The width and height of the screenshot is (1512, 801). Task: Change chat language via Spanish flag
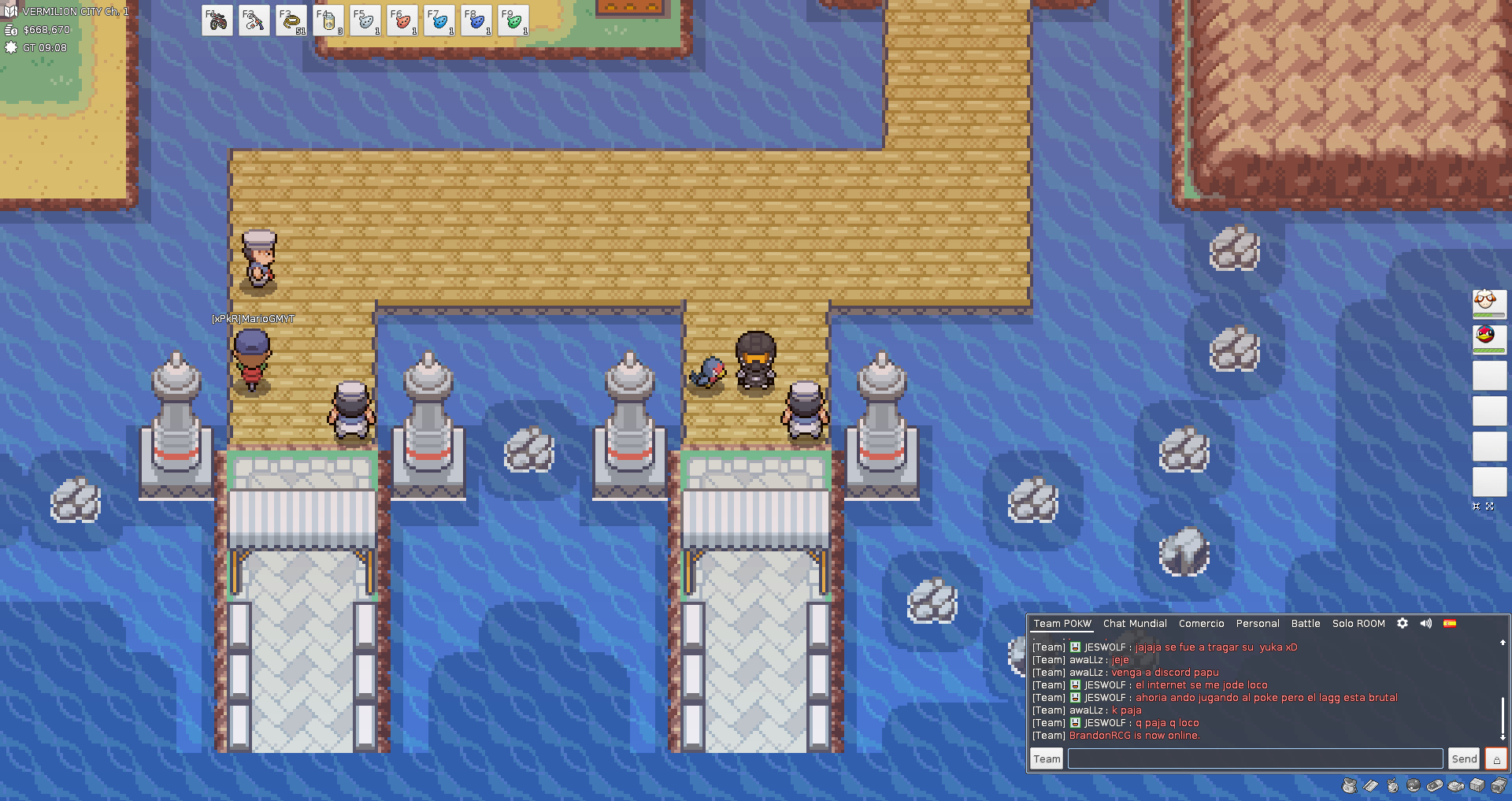(x=1450, y=623)
